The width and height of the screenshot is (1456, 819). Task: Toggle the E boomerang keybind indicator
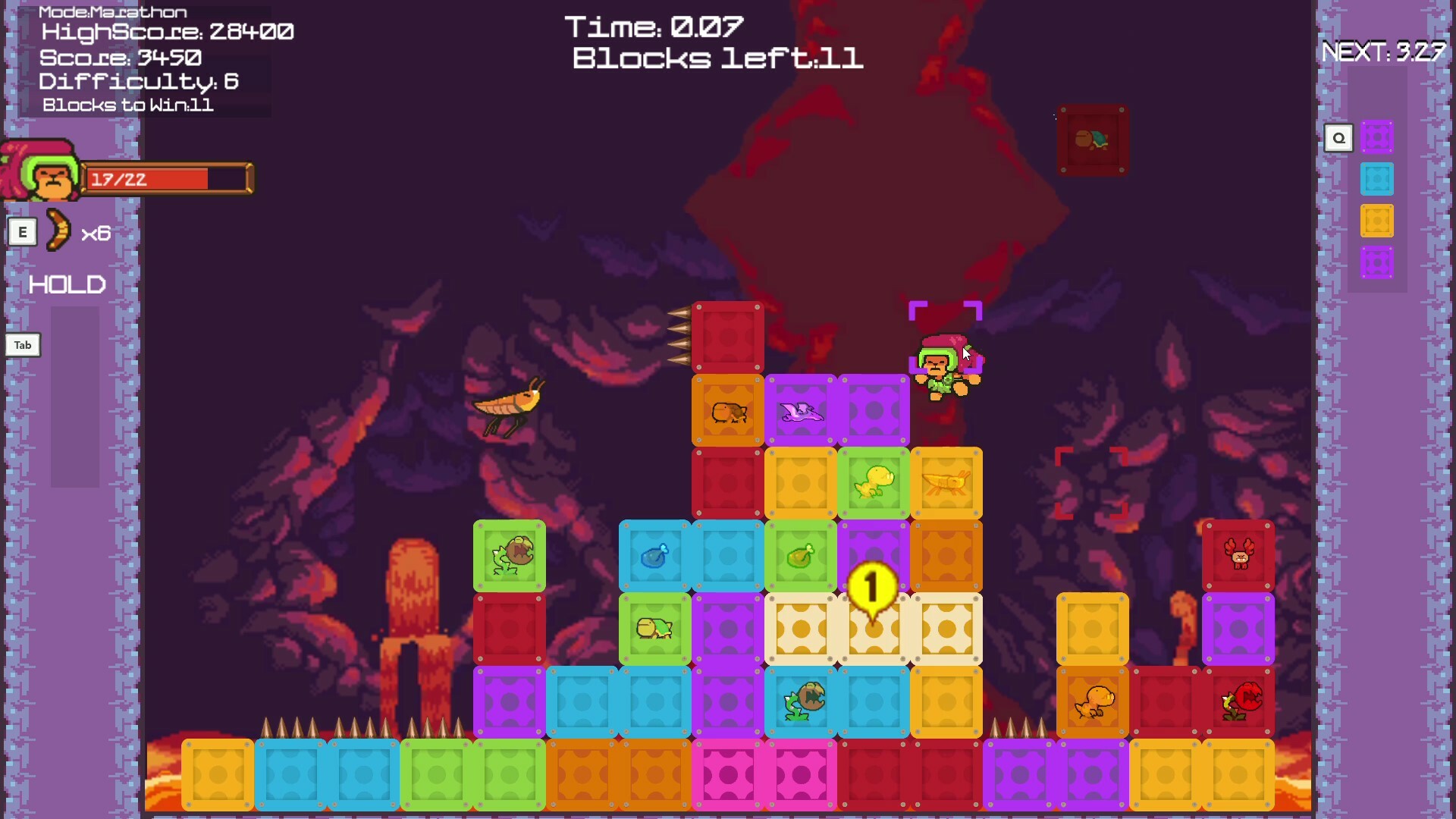click(x=23, y=232)
